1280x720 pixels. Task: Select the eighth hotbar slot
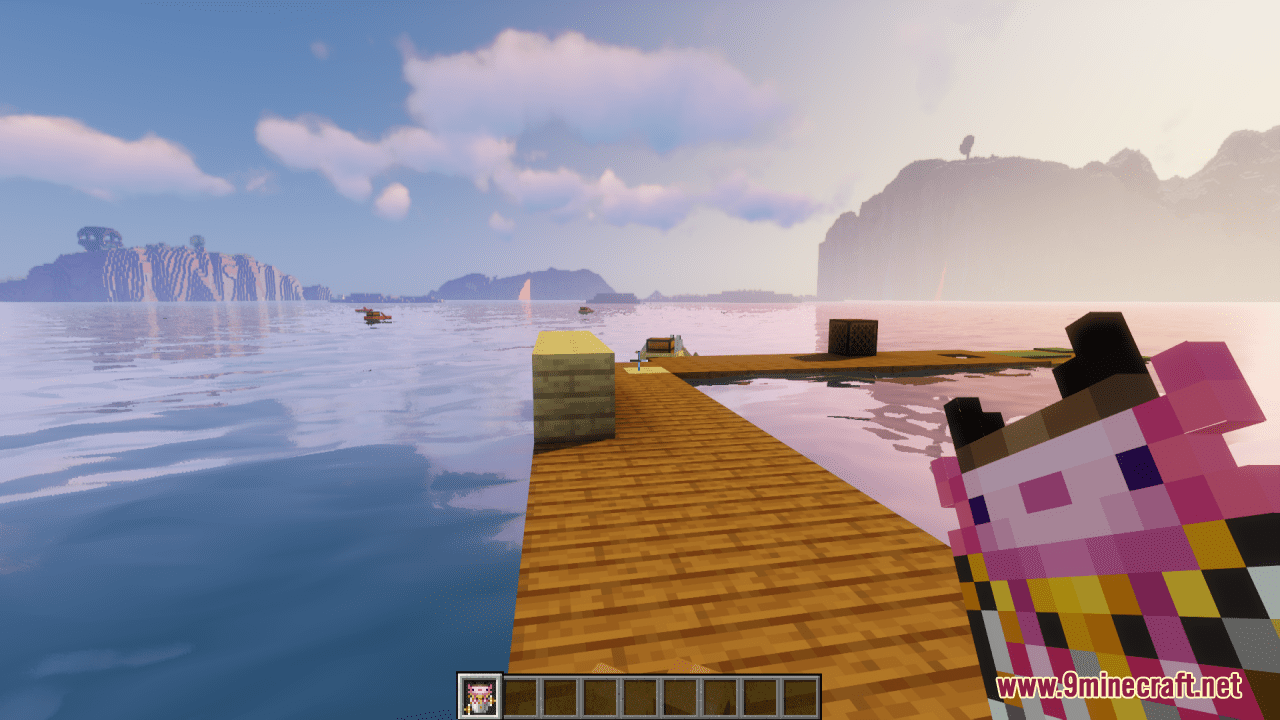pos(761,692)
